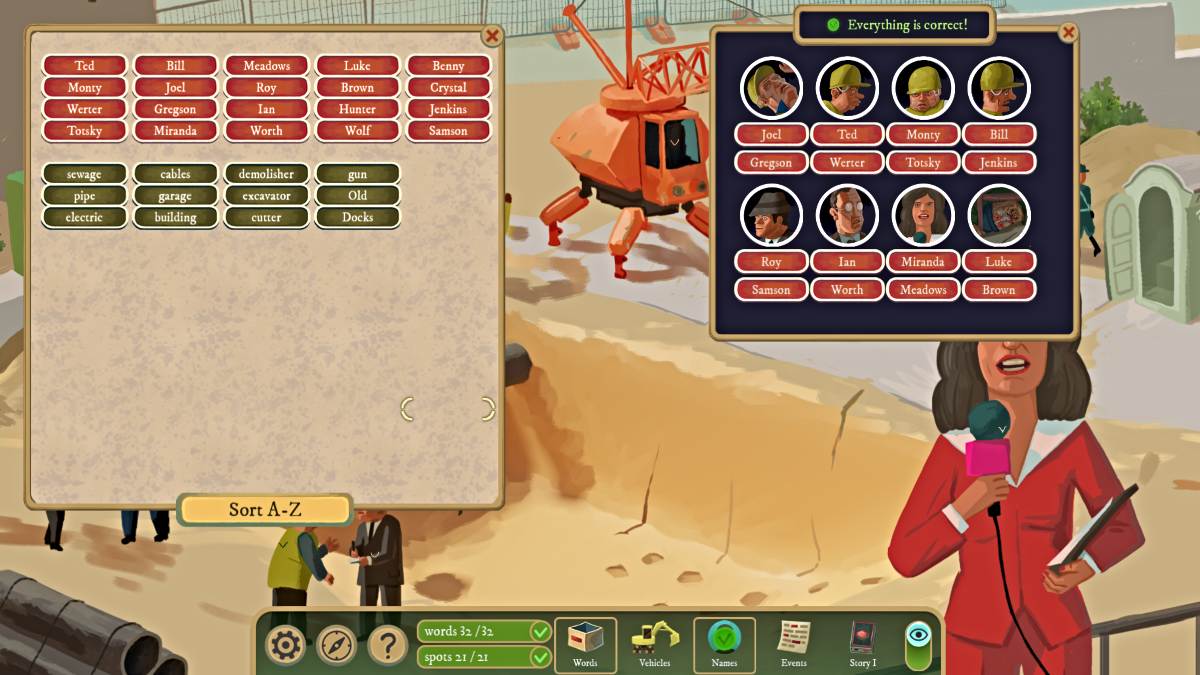Select the 'demolisher' word tag
Screen dimensions: 1200x675
(x=266, y=174)
